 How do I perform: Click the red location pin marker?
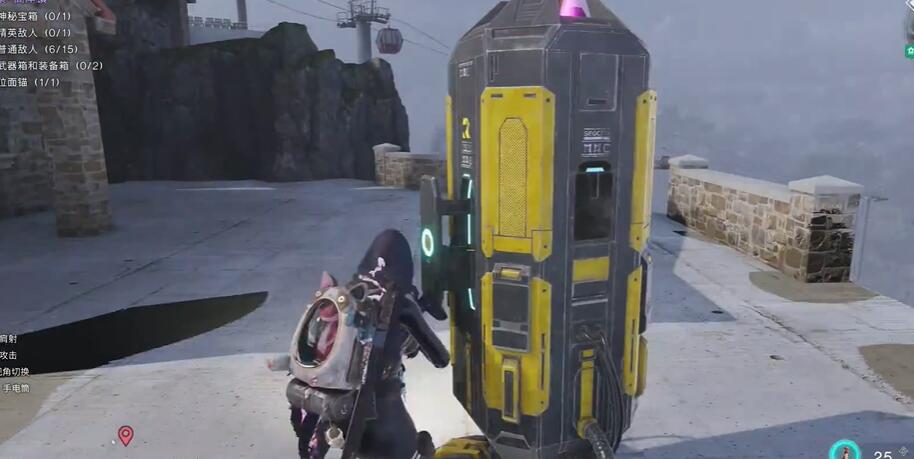125,435
